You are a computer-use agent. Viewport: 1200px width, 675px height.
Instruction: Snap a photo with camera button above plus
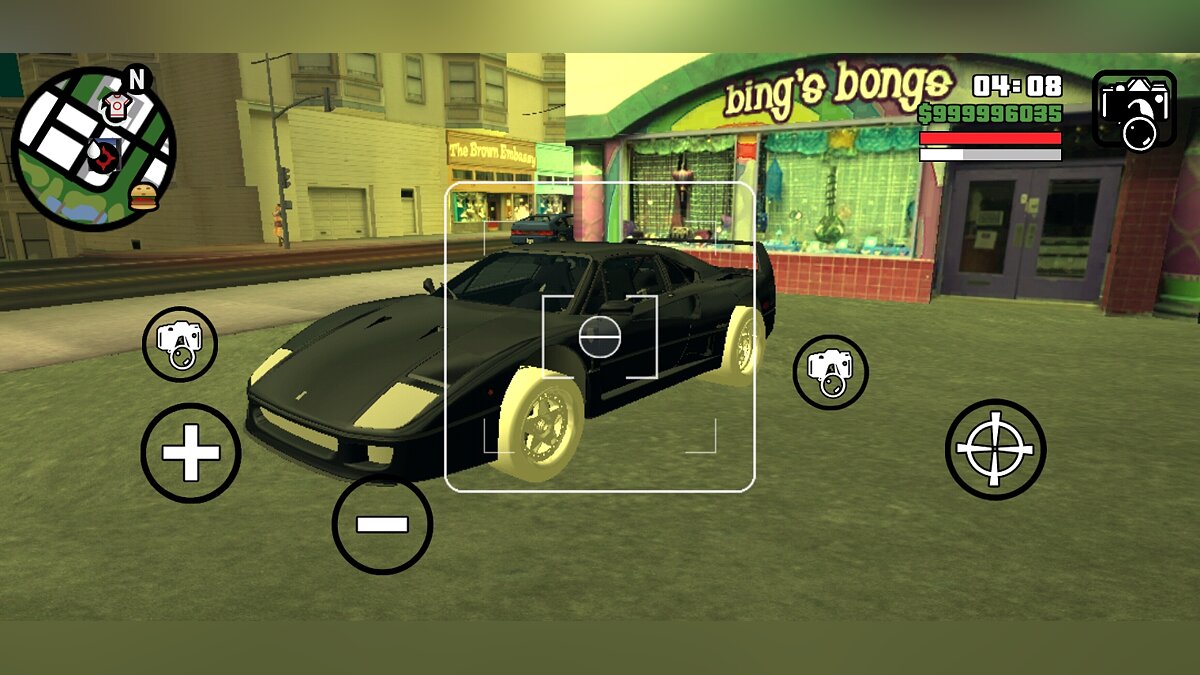[x=180, y=344]
